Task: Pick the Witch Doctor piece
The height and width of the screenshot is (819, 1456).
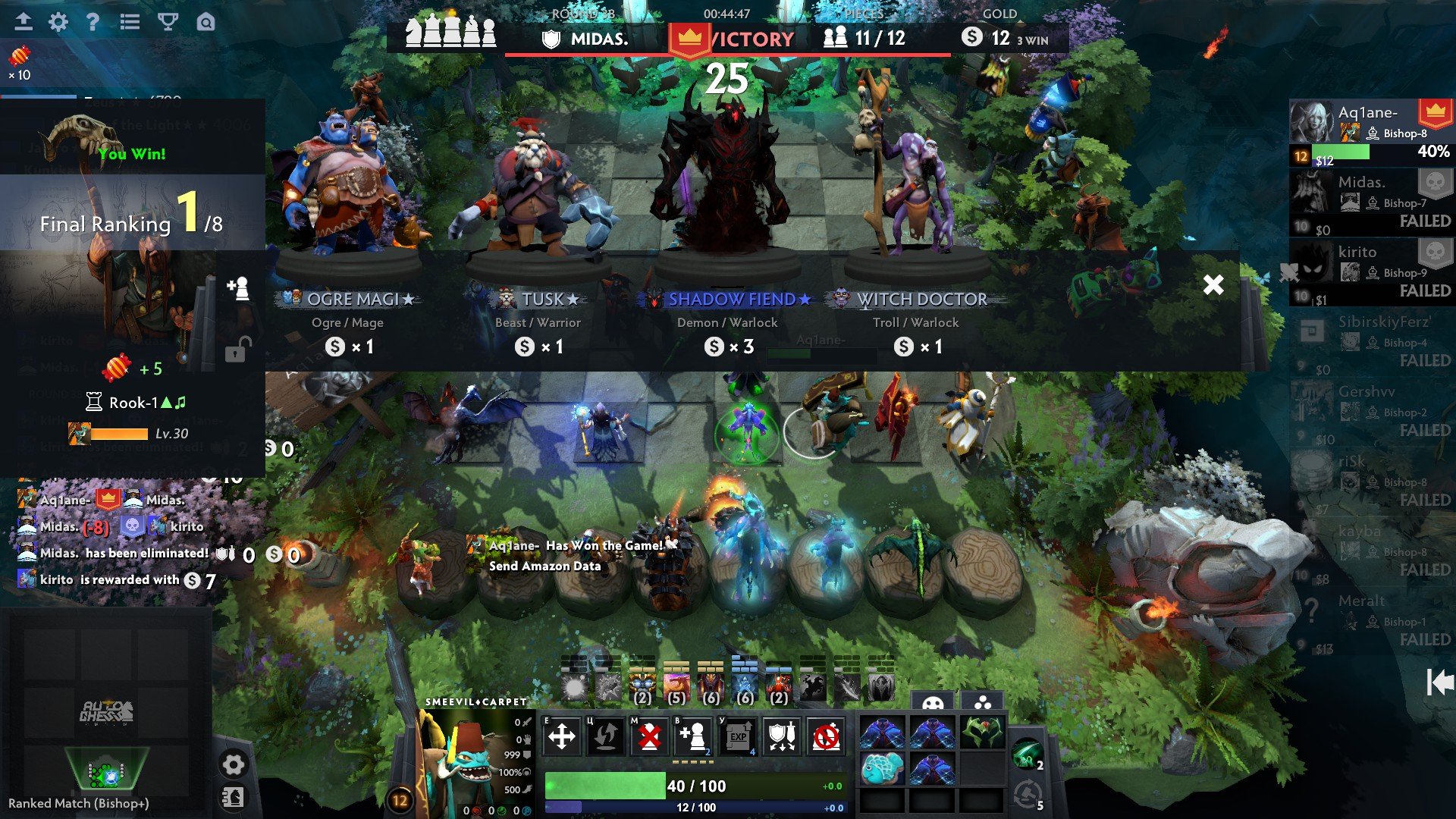Action: click(917, 227)
